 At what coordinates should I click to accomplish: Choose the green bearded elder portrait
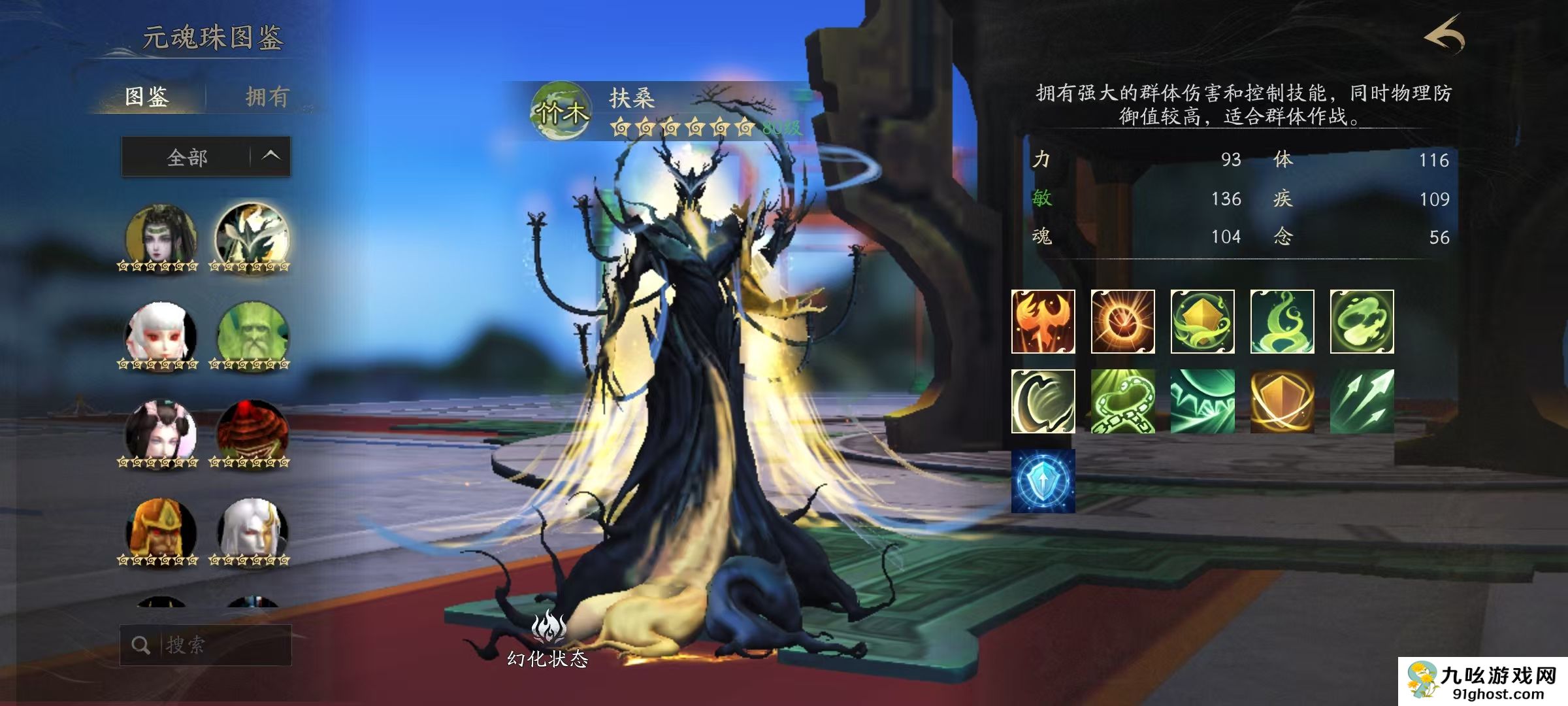(x=252, y=335)
